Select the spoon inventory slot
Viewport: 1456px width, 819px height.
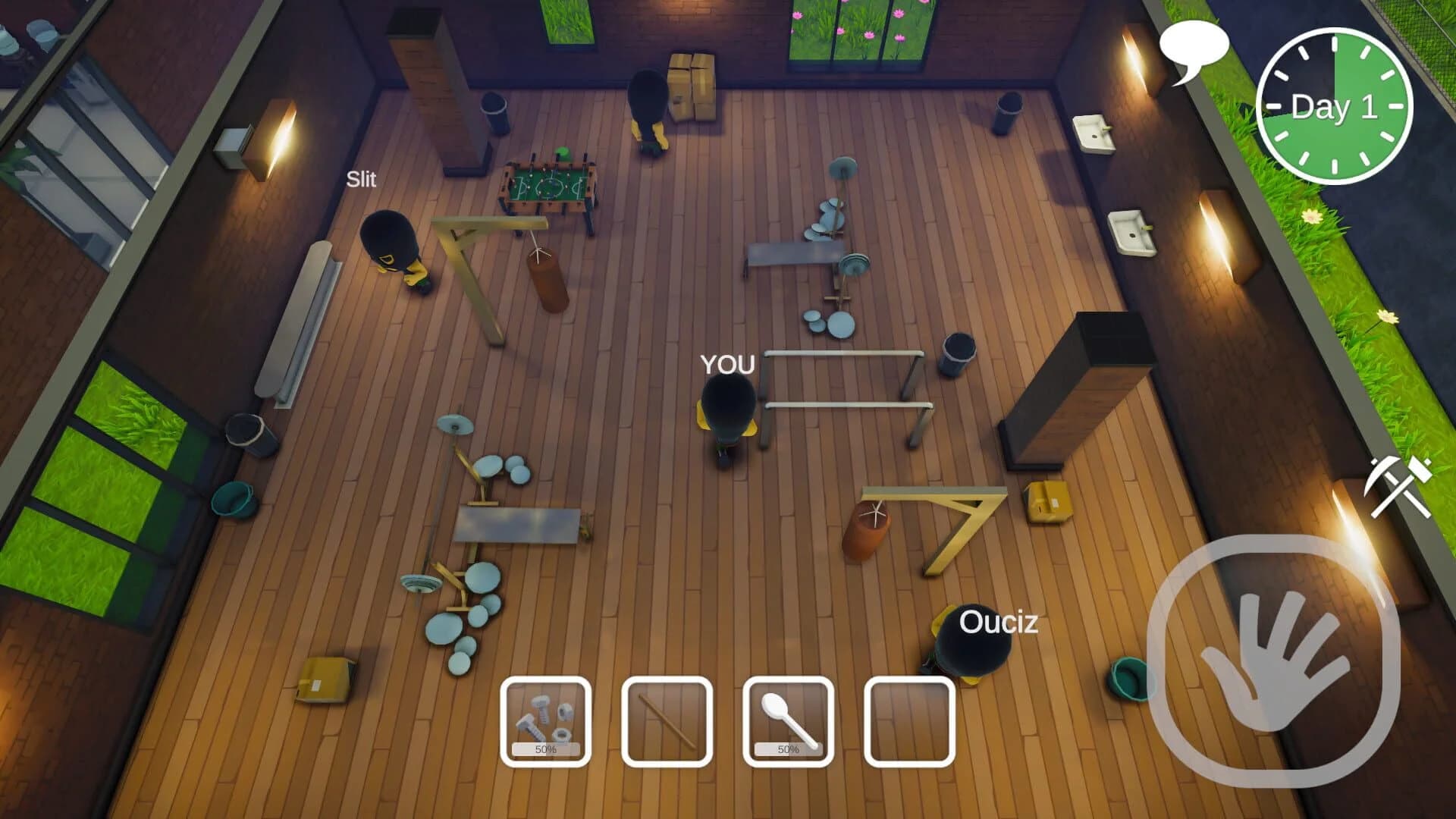[789, 717]
